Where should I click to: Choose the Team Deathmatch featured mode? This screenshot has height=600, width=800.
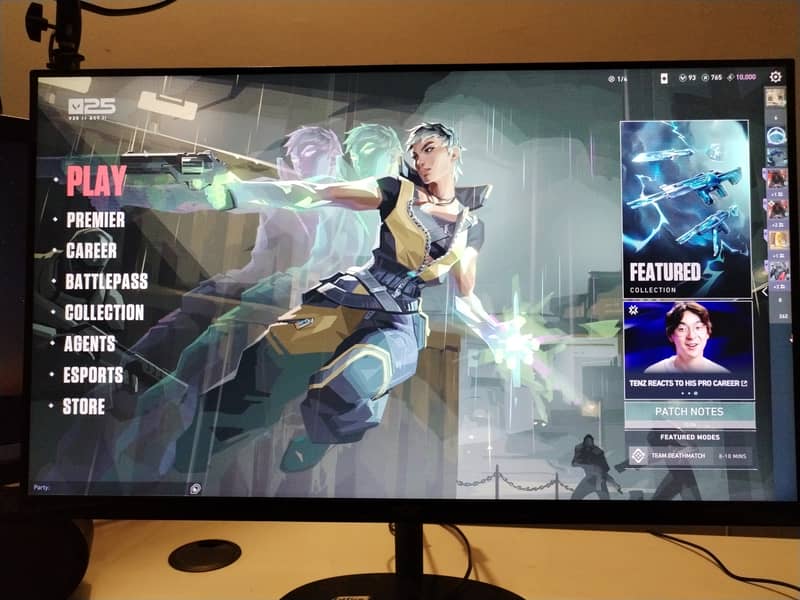click(688, 455)
